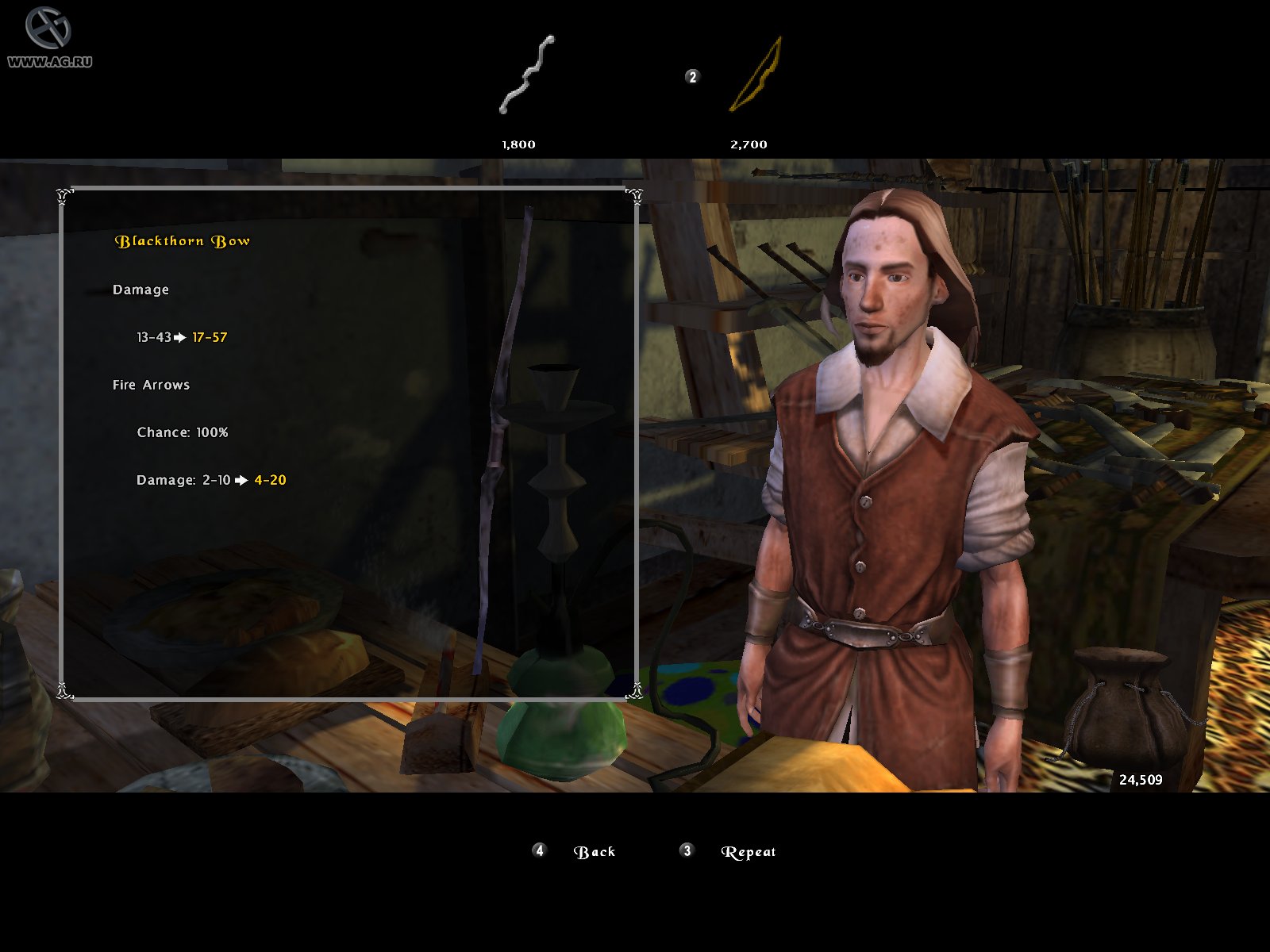Click the Back button
The width and height of the screenshot is (1270, 952).
(x=595, y=850)
